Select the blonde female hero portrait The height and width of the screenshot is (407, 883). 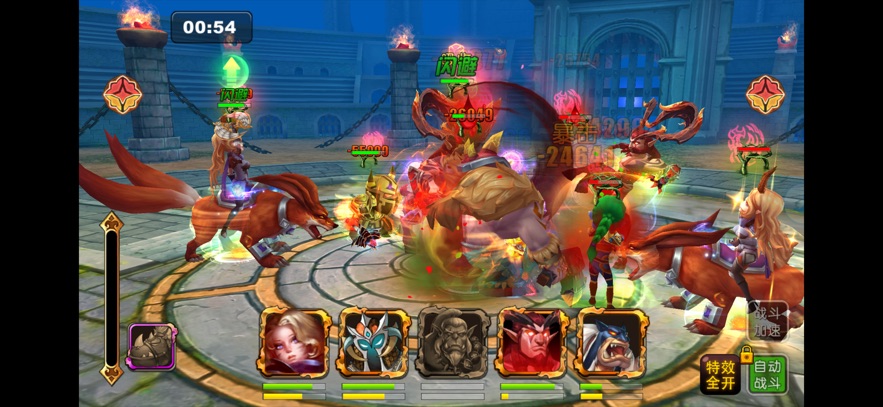pyautogui.click(x=295, y=343)
